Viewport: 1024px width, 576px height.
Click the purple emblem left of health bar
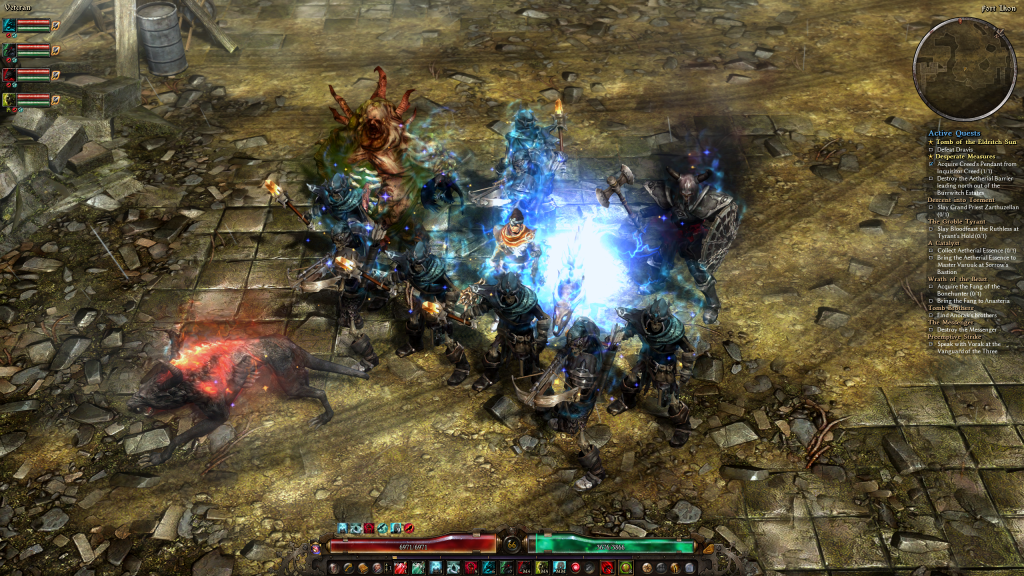(317, 547)
